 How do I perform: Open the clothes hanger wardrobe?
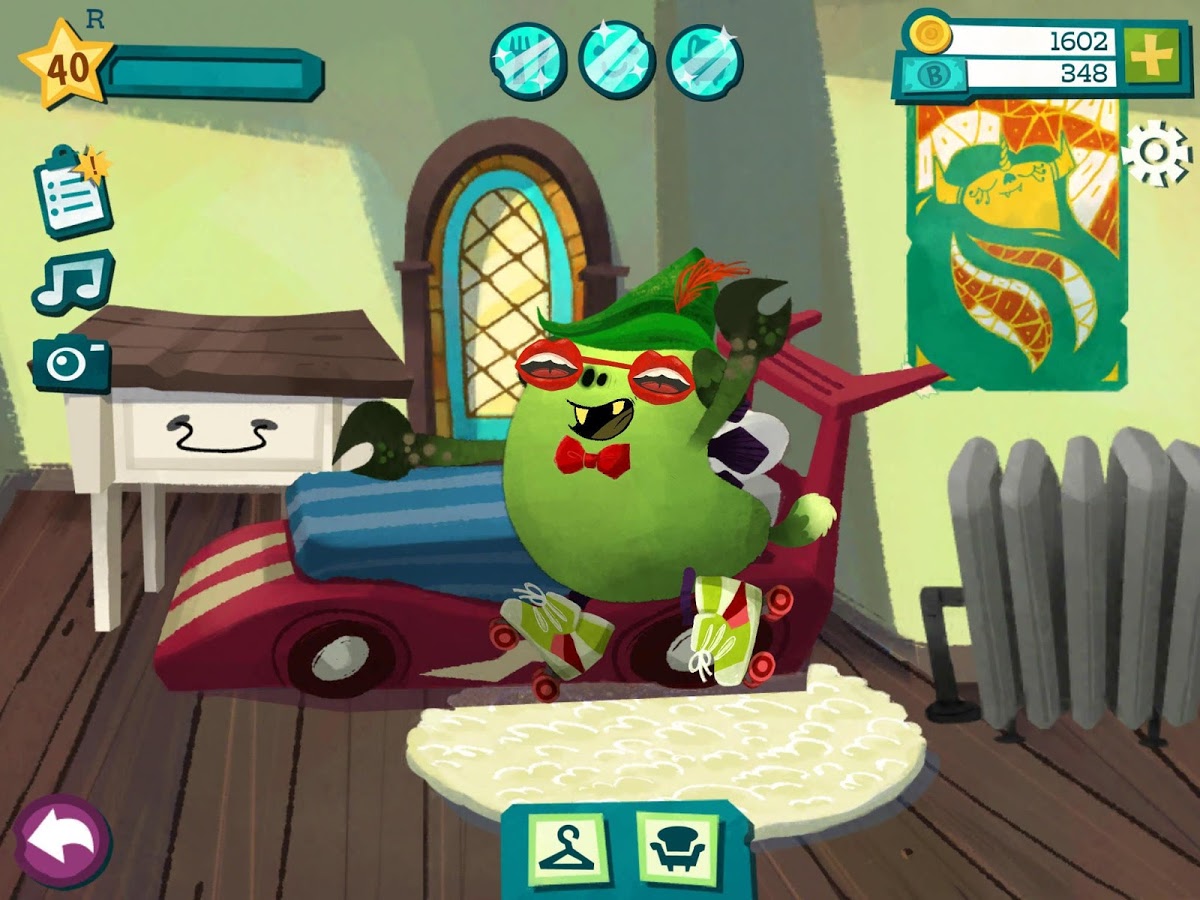(x=566, y=848)
